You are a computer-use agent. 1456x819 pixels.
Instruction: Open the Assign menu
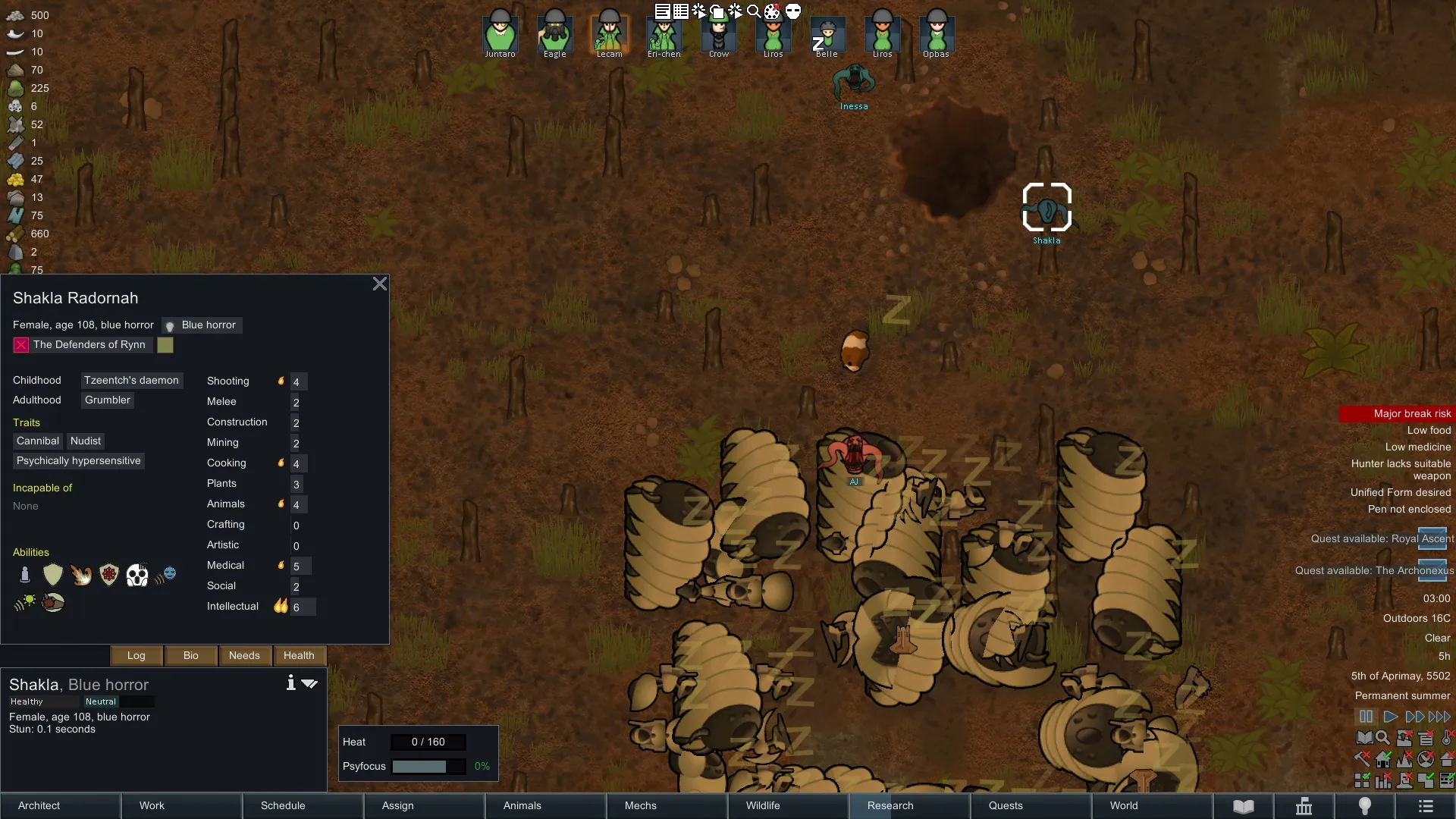click(425, 805)
